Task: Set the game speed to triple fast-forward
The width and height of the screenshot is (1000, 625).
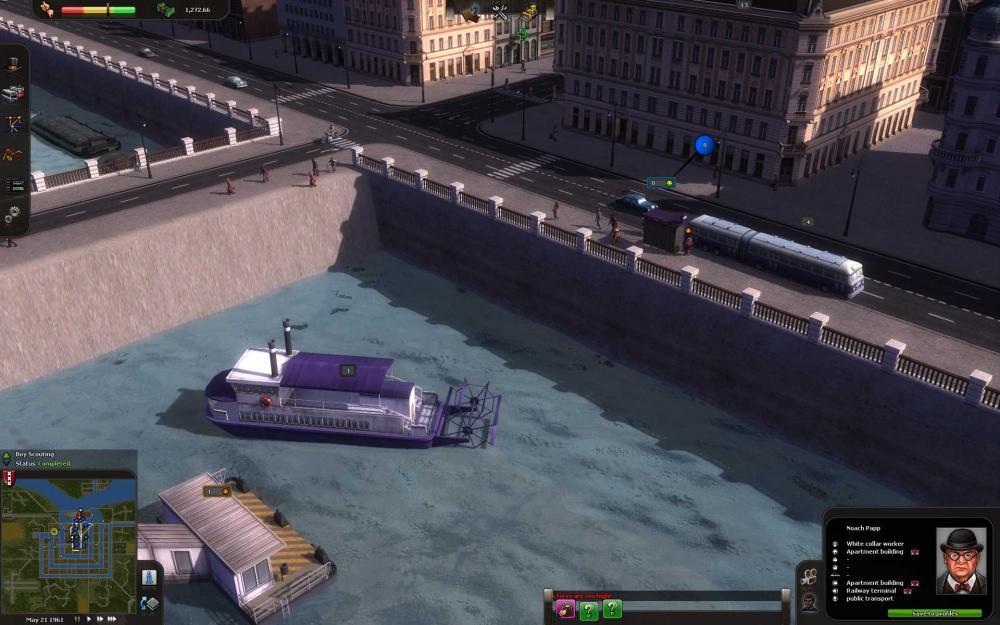Action: point(113,619)
